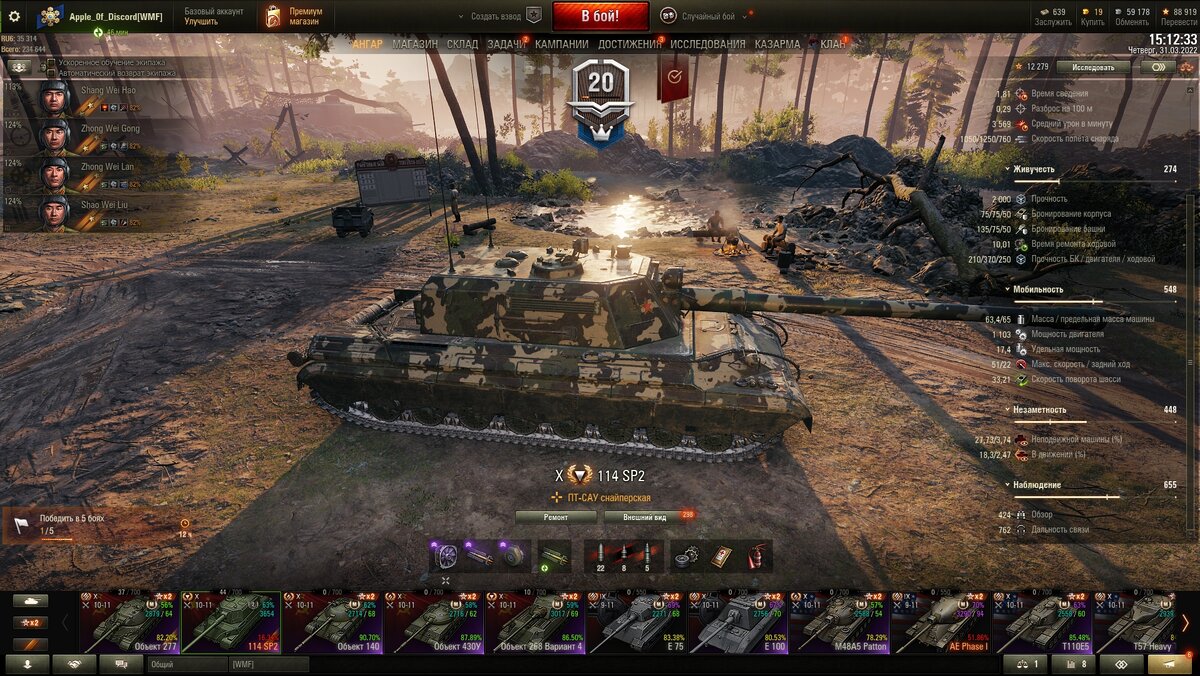Choose the Объект 140 tank card
Screen dimensions: 1200x676
333,623
